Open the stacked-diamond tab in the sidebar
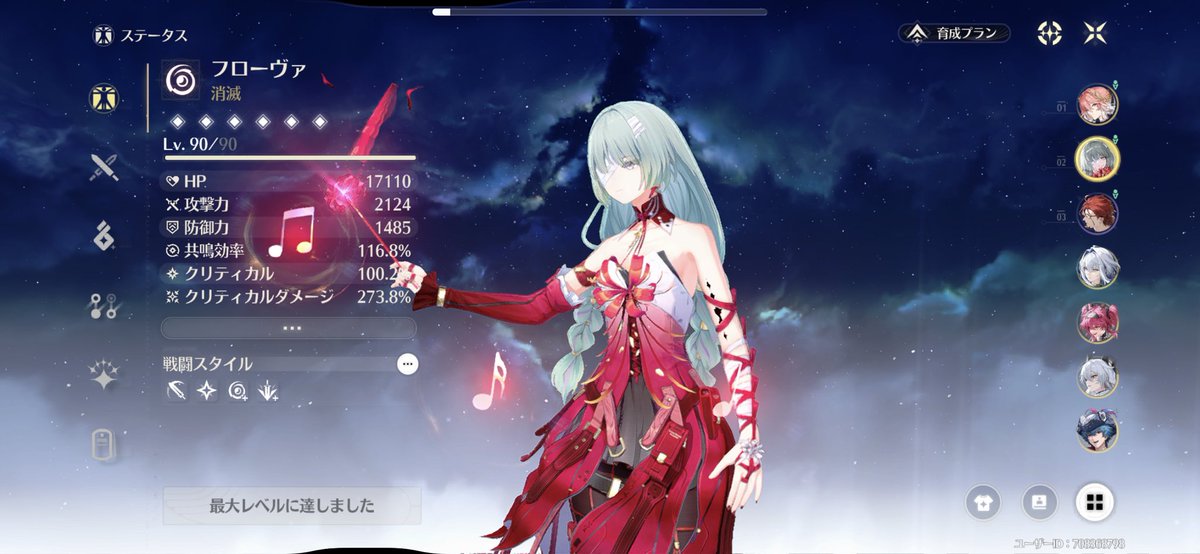The width and height of the screenshot is (1200, 554). pyautogui.click(x=103, y=235)
